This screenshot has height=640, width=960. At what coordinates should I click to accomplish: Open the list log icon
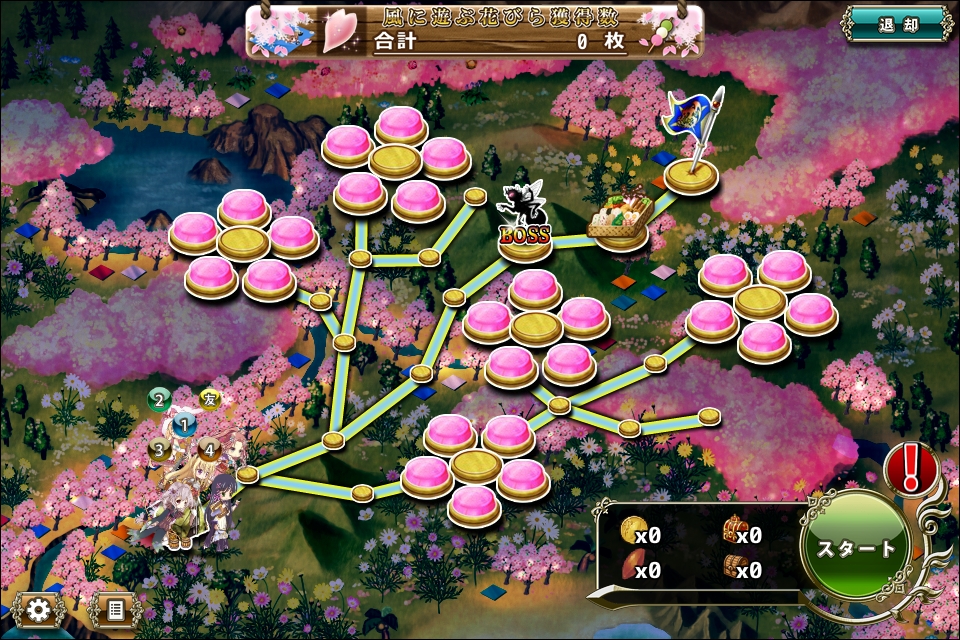point(114,609)
